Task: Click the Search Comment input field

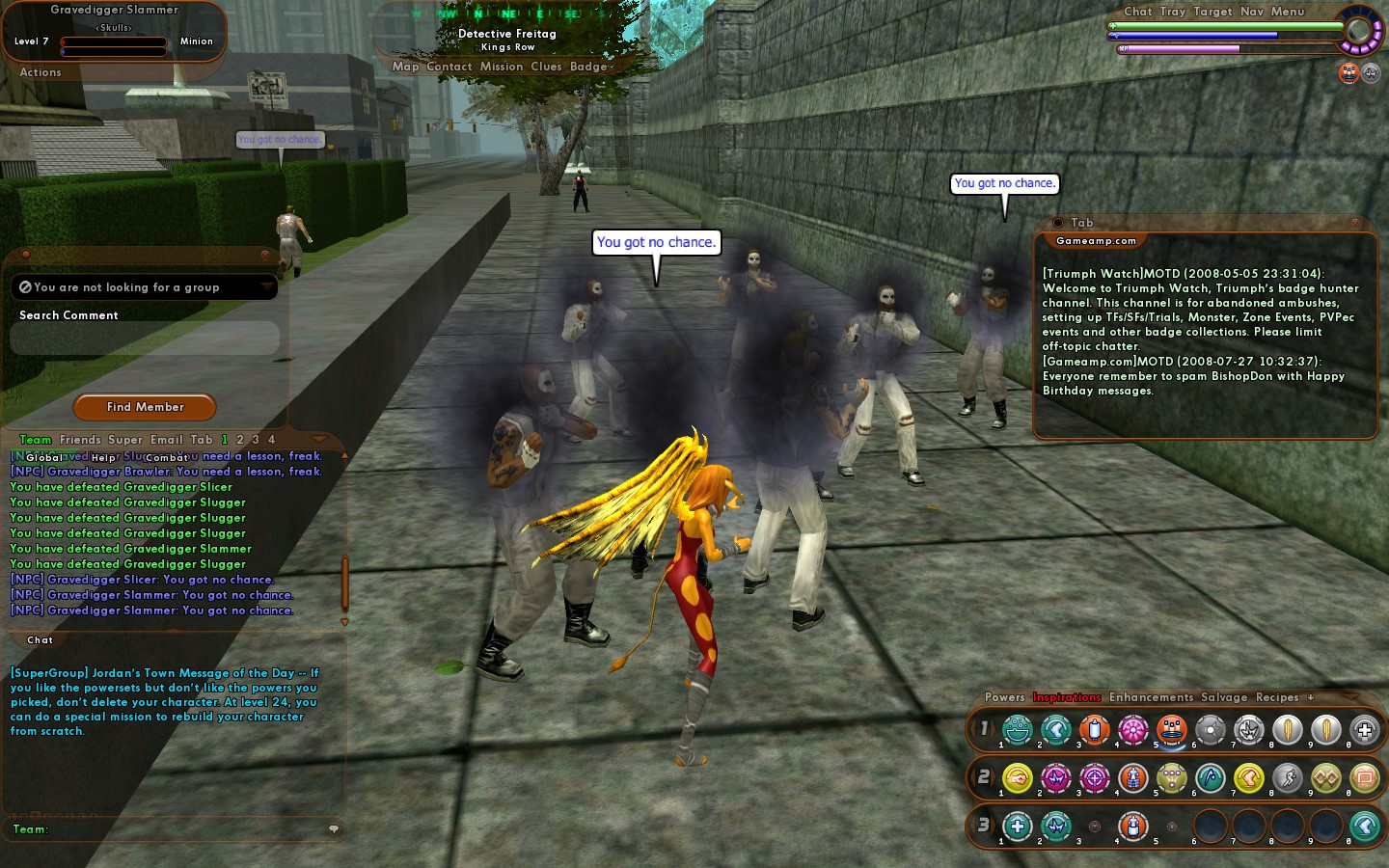Action: [x=145, y=339]
